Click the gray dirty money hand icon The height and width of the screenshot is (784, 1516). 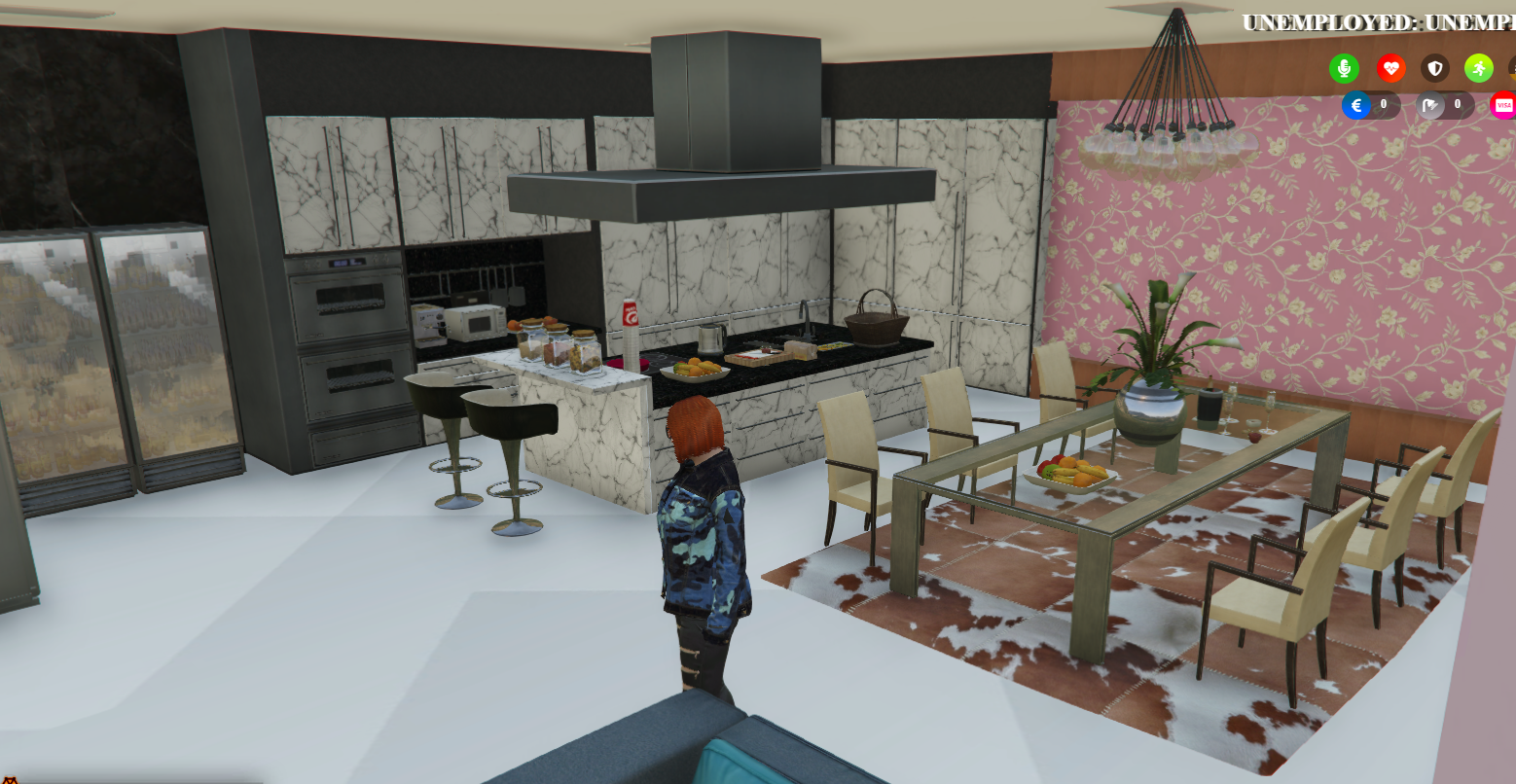[x=1429, y=105]
